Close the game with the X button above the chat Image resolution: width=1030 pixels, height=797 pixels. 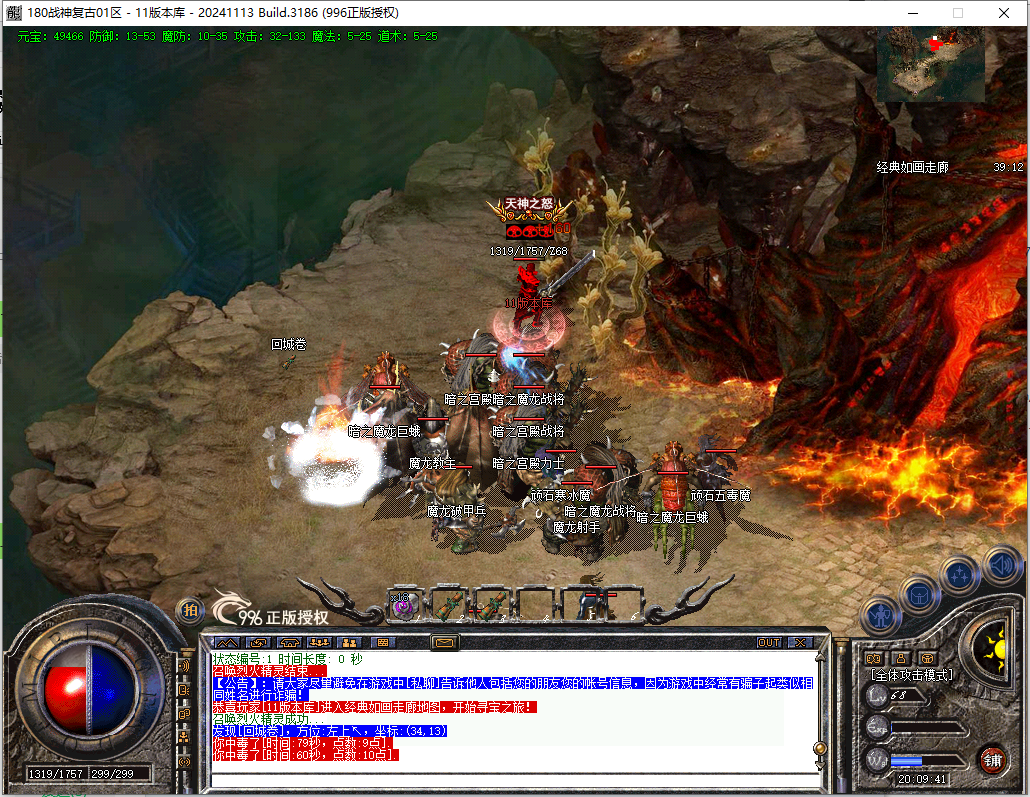click(800, 642)
